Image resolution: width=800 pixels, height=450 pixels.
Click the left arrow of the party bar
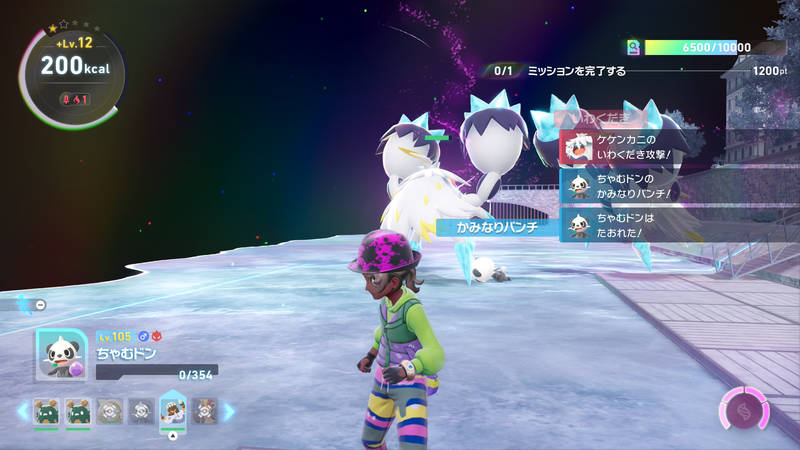pos(22,410)
